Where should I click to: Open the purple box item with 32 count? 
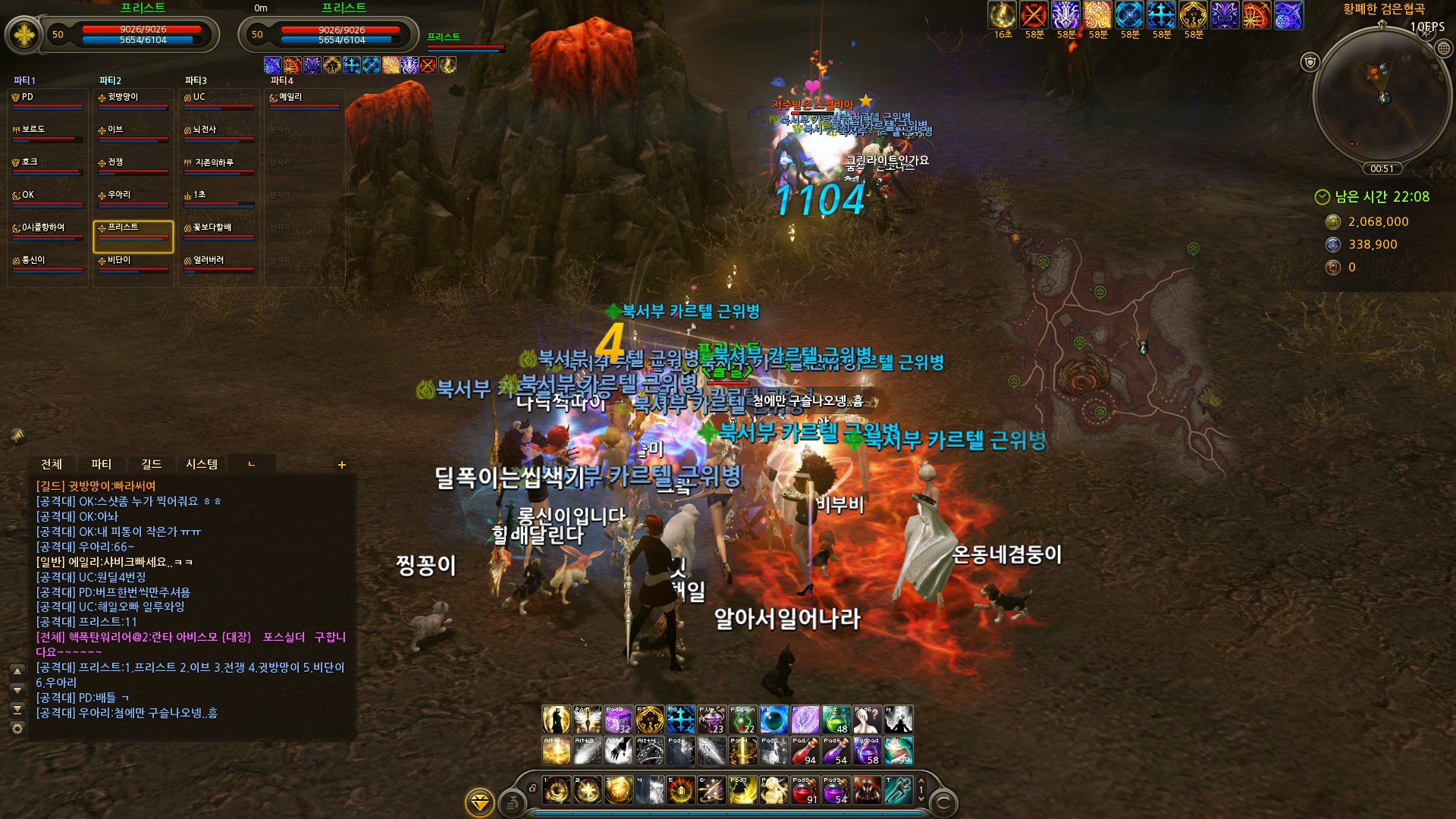coord(618,720)
